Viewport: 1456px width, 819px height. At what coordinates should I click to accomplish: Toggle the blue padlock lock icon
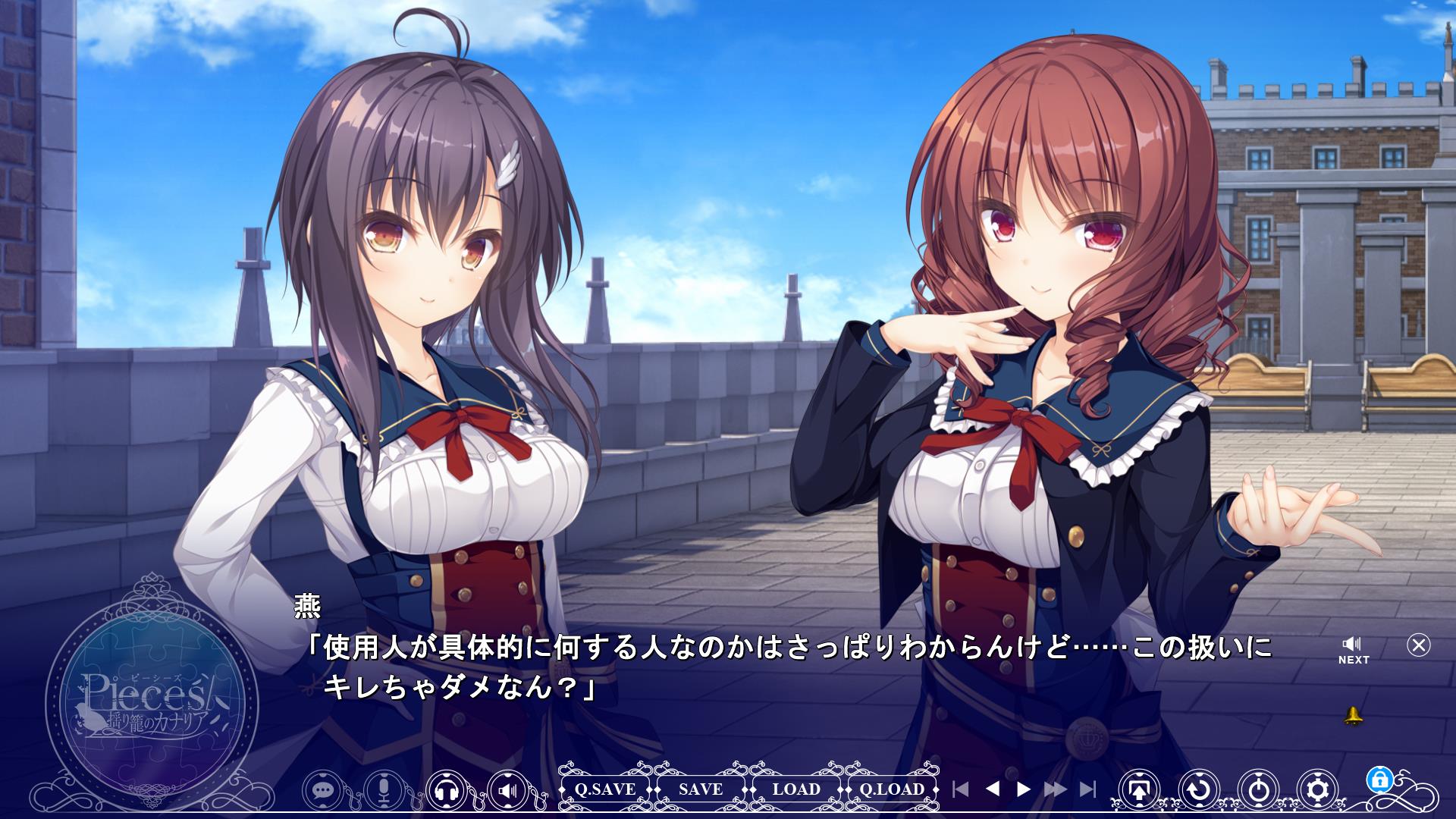pyautogui.click(x=1379, y=779)
